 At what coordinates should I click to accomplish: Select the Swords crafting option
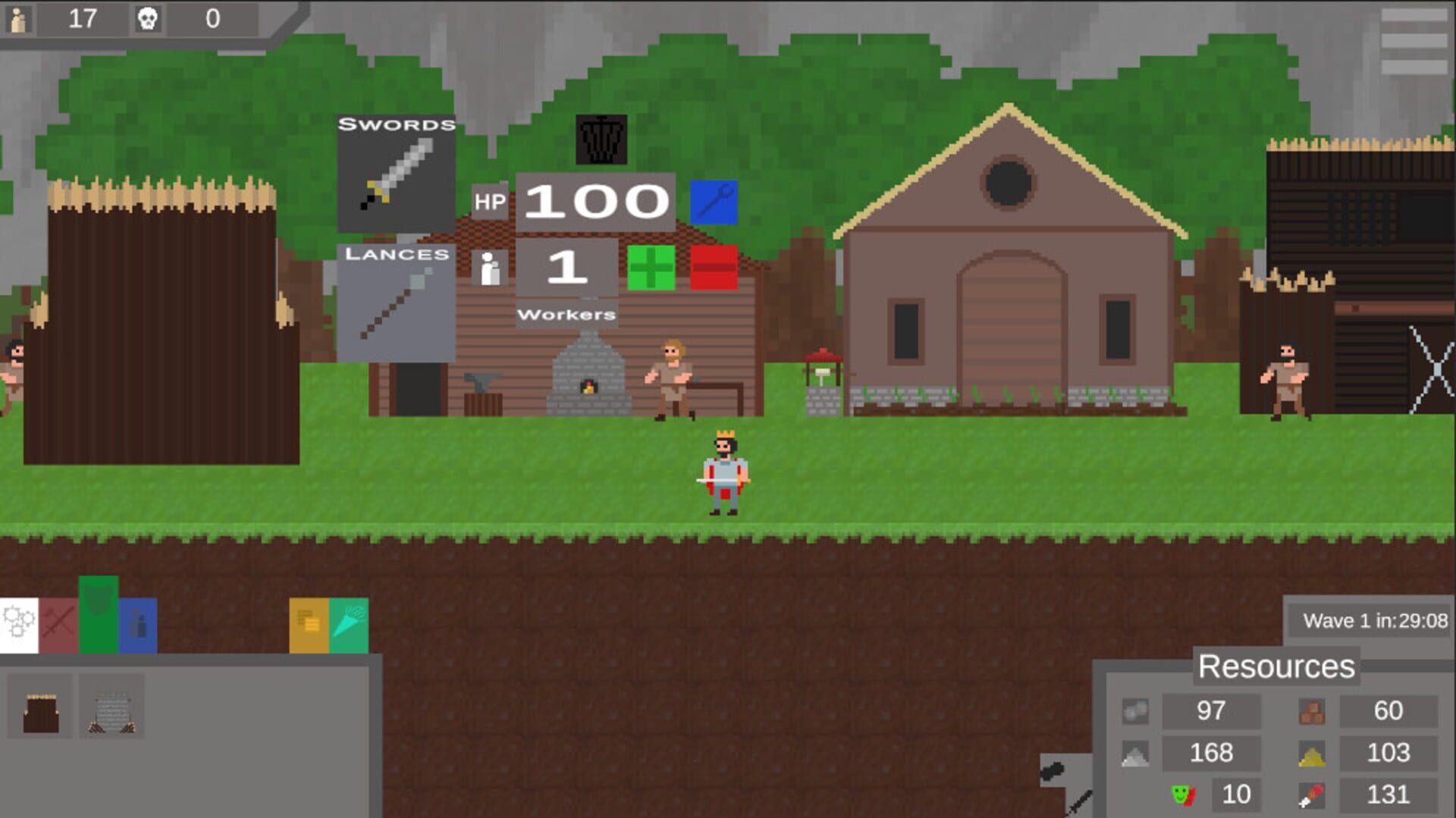397,173
